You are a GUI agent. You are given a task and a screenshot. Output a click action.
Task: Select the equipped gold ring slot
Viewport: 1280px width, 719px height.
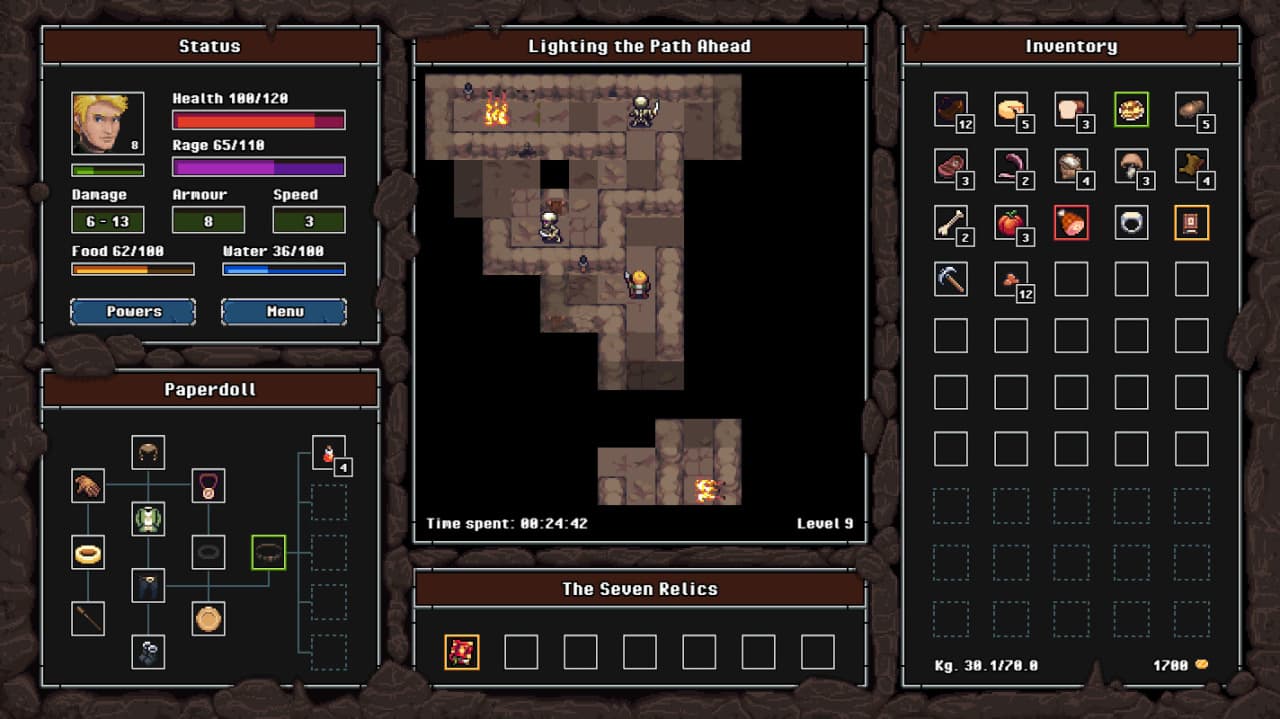tap(88, 551)
